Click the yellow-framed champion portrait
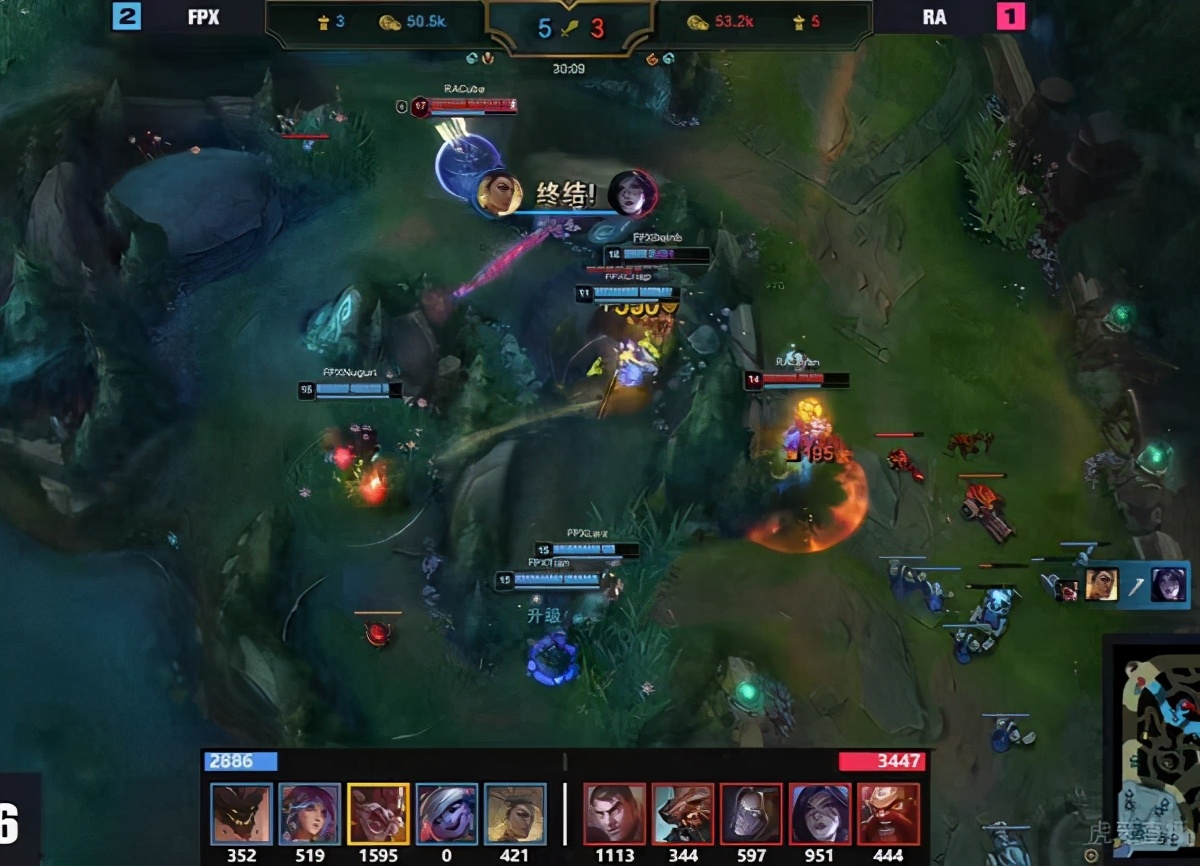This screenshot has height=866, width=1200. [378, 814]
